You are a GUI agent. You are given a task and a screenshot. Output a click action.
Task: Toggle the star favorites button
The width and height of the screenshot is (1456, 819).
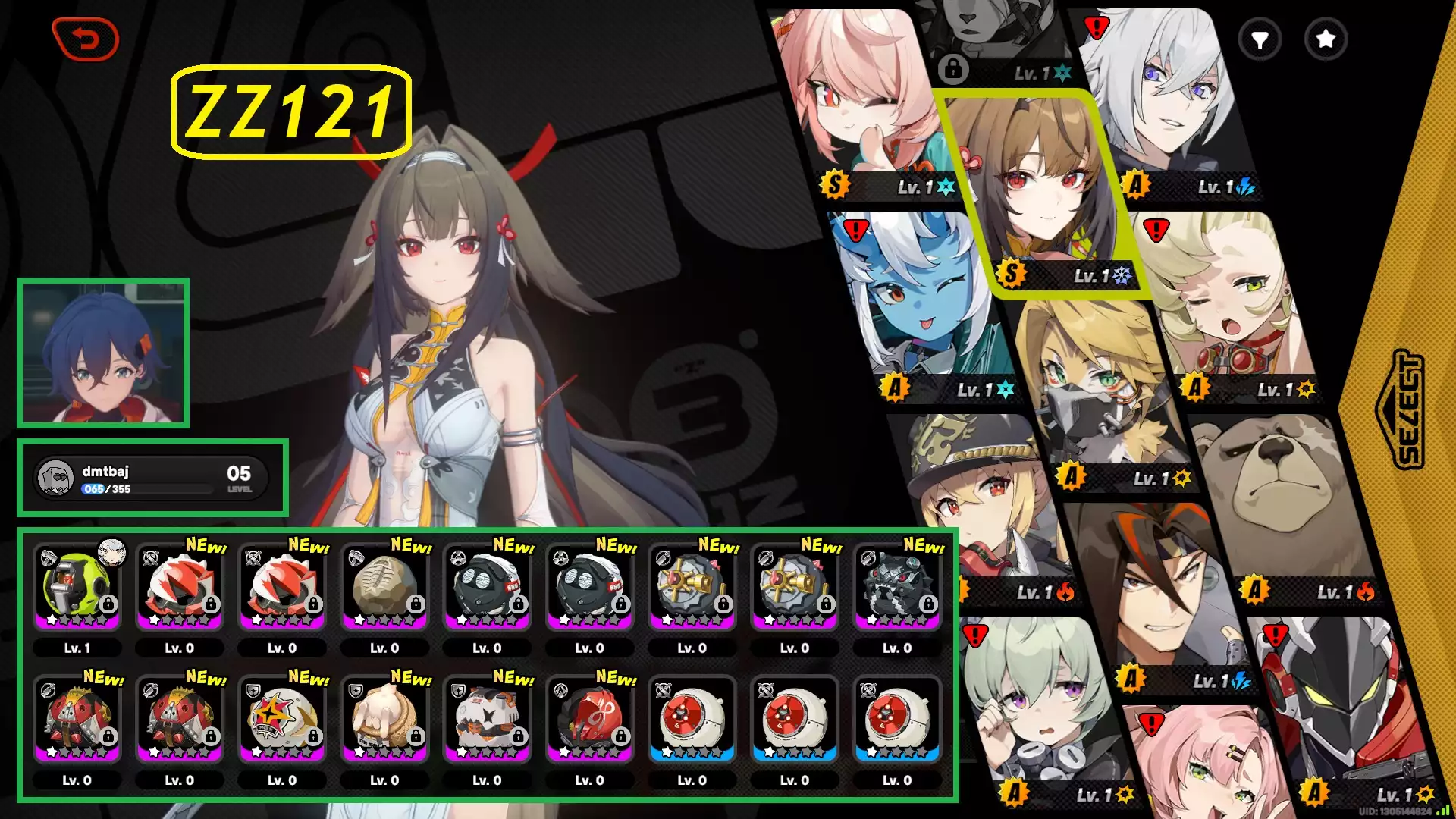[x=1326, y=39]
